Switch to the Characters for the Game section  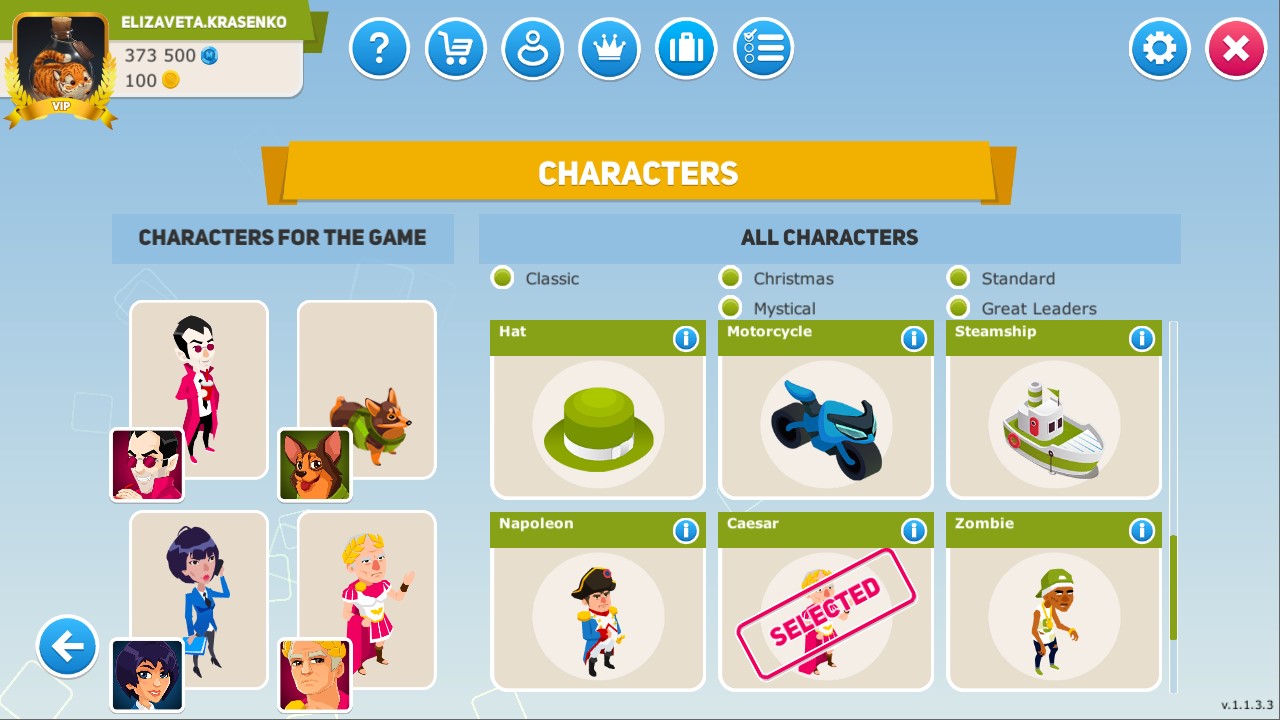pyautogui.click(x=283, y=238)
